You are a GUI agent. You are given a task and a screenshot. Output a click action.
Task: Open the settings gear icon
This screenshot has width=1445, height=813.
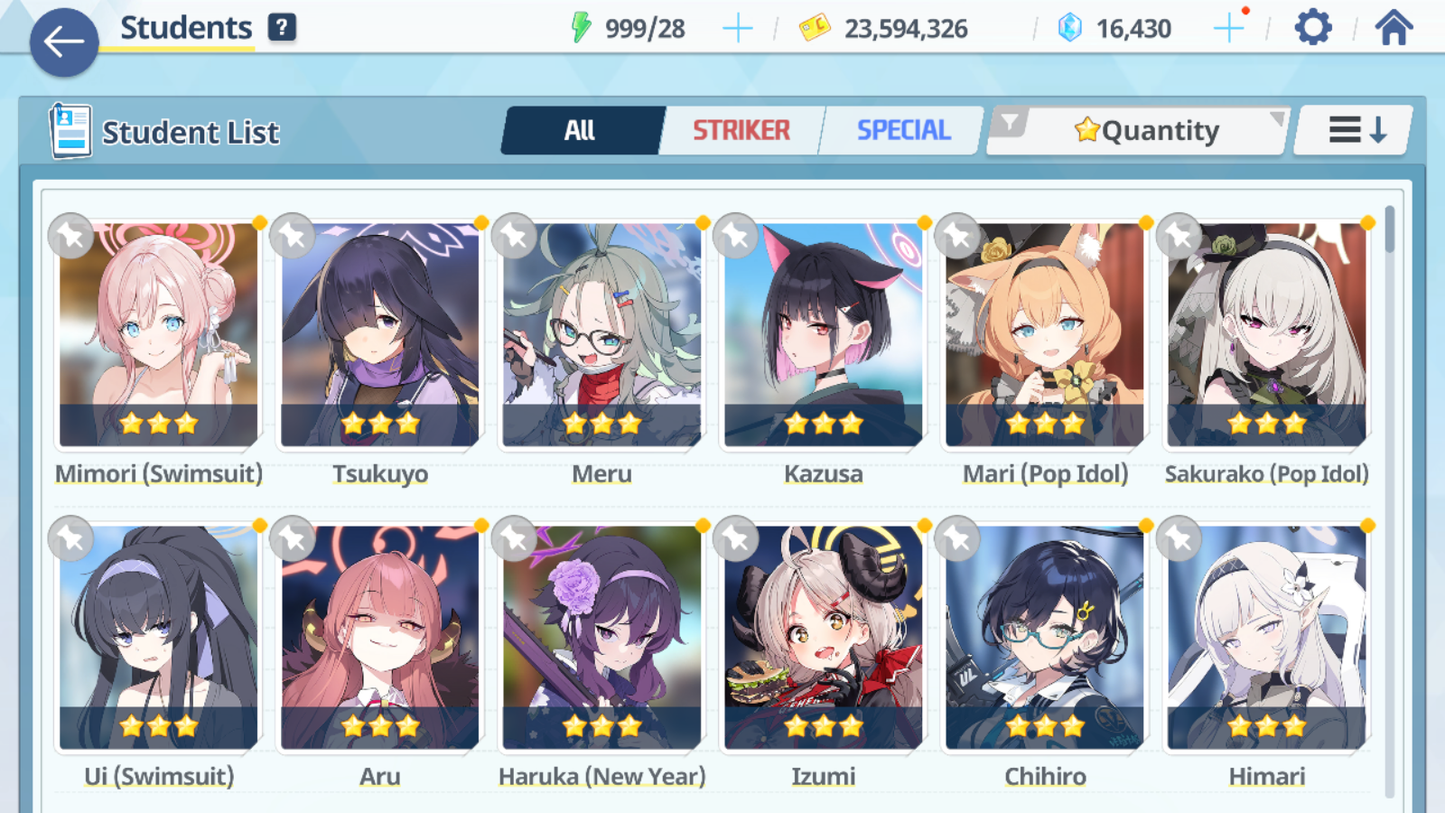1312,28
